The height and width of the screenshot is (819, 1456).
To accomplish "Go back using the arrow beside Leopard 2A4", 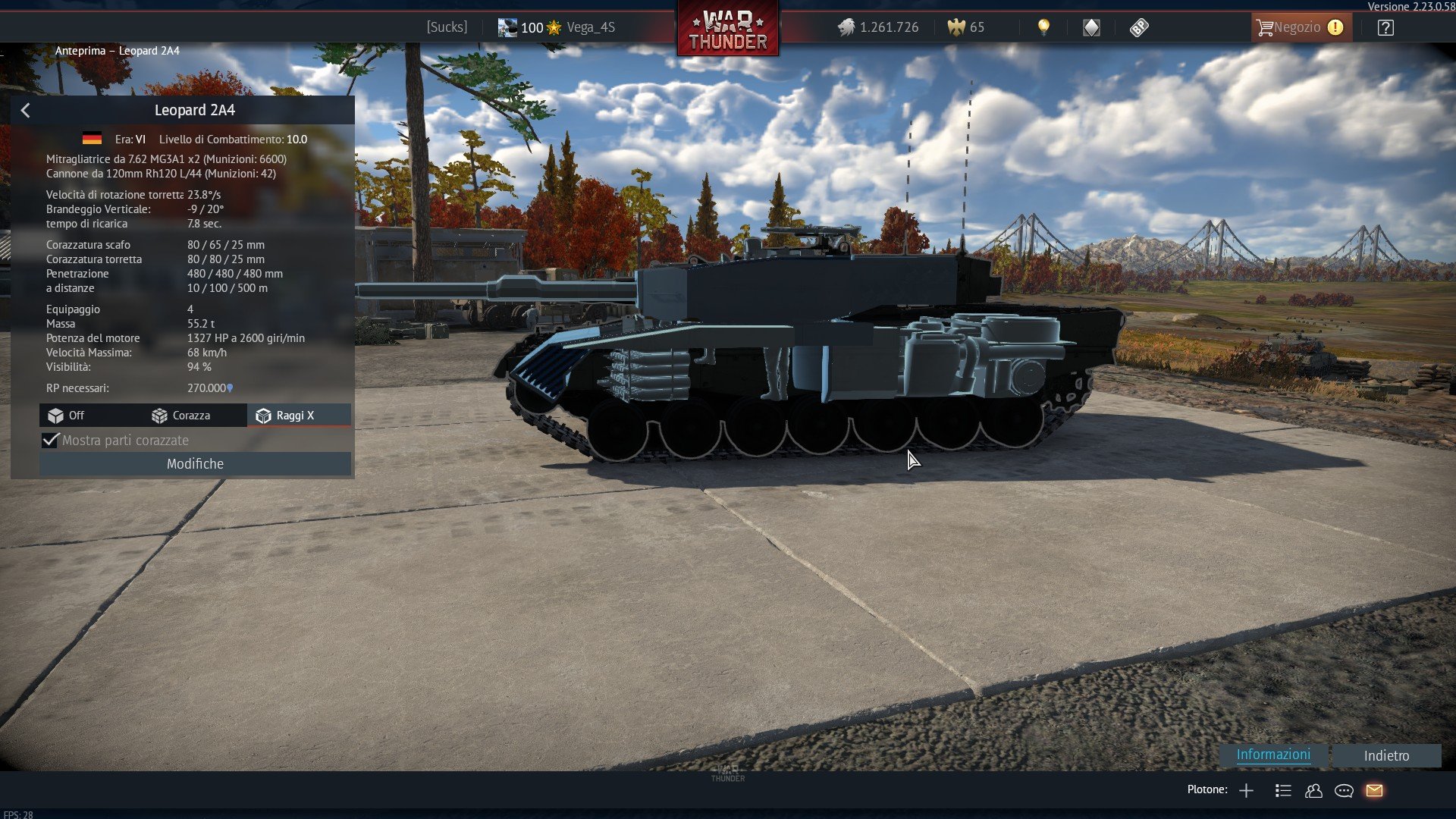I will 26,111.
